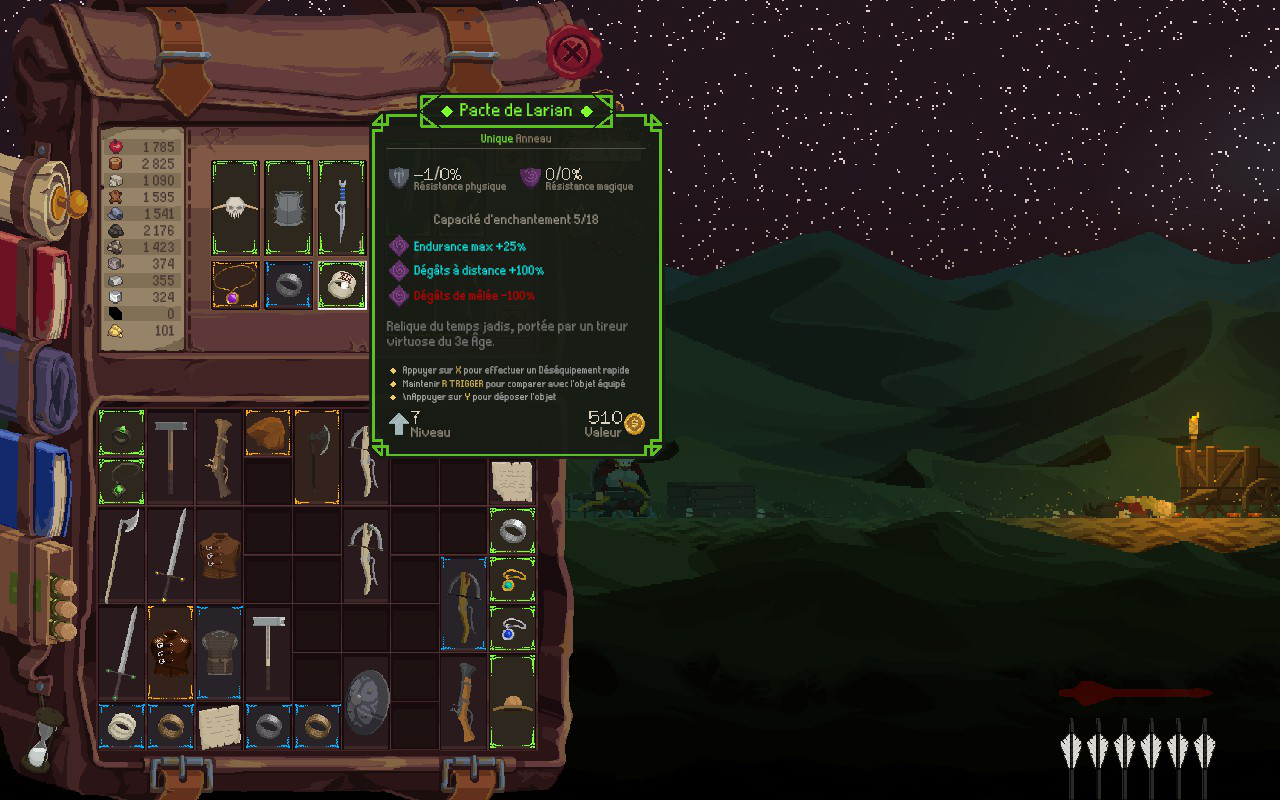
Task: Select the blue-bordered chainmail armor
Action: [x=219, y=652]
